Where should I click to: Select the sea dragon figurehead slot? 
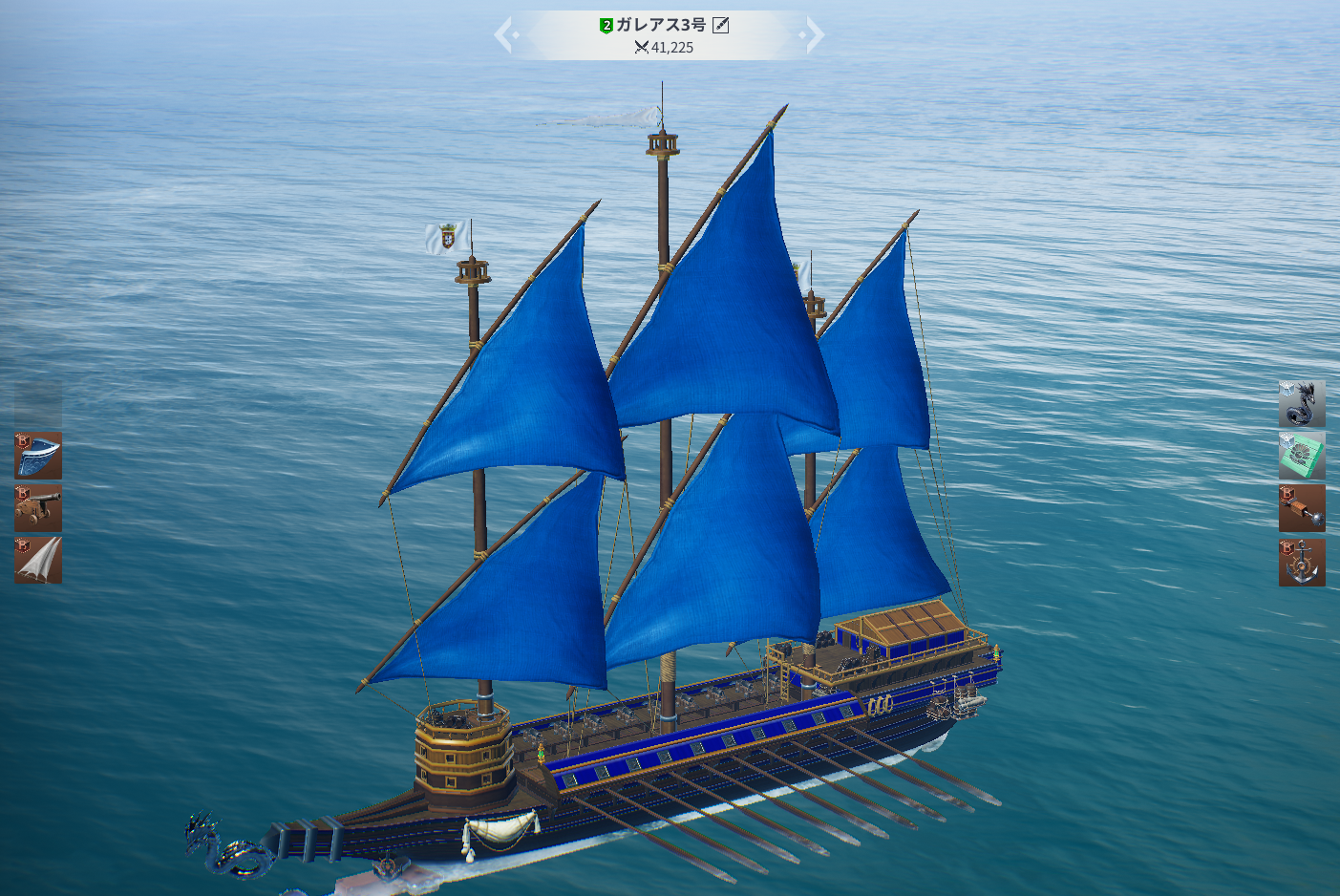1302,404
